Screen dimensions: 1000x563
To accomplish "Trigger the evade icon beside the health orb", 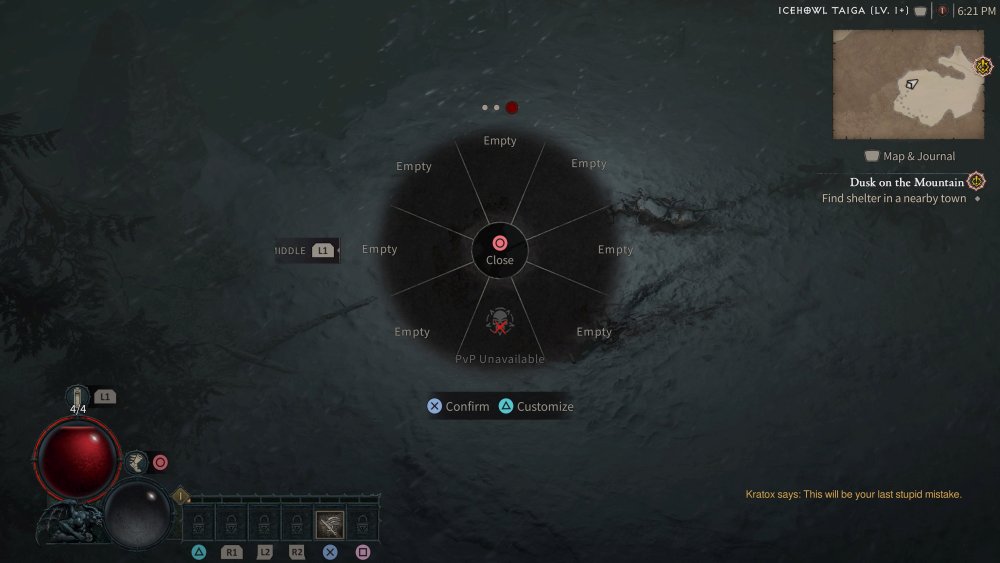I will pos(136,461).
